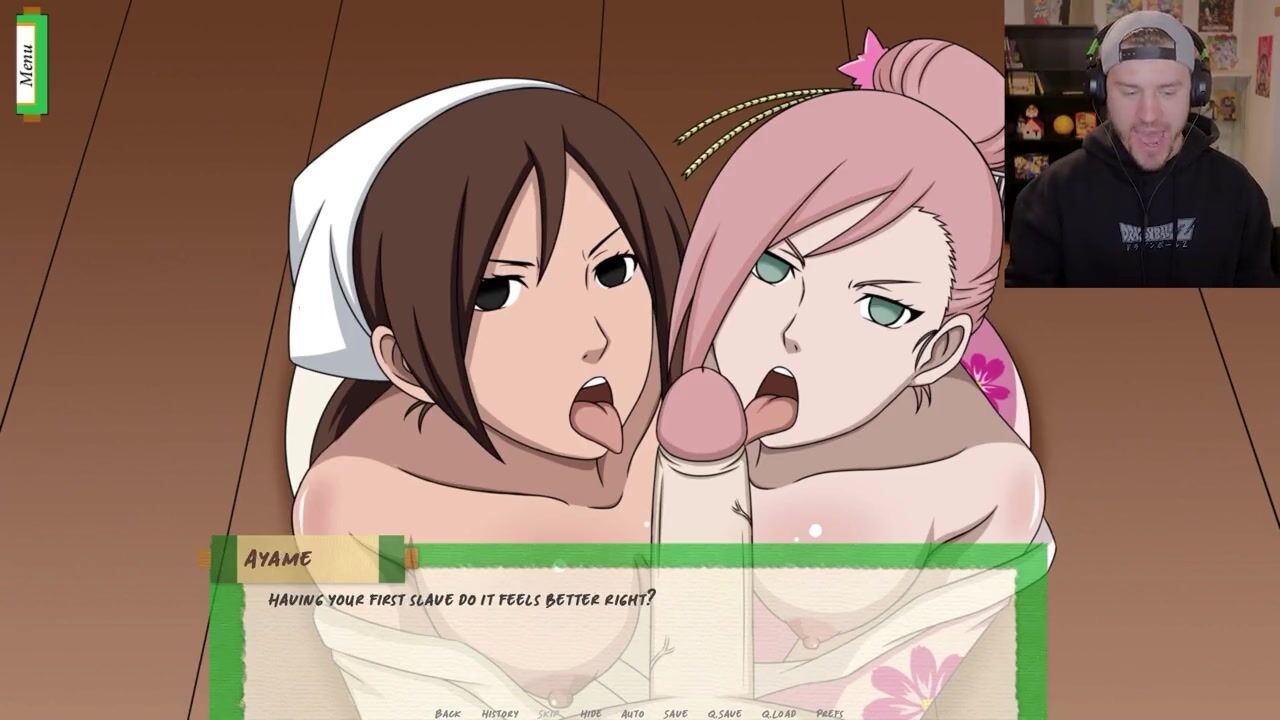Open the Prefs settings

pos(830,713)
